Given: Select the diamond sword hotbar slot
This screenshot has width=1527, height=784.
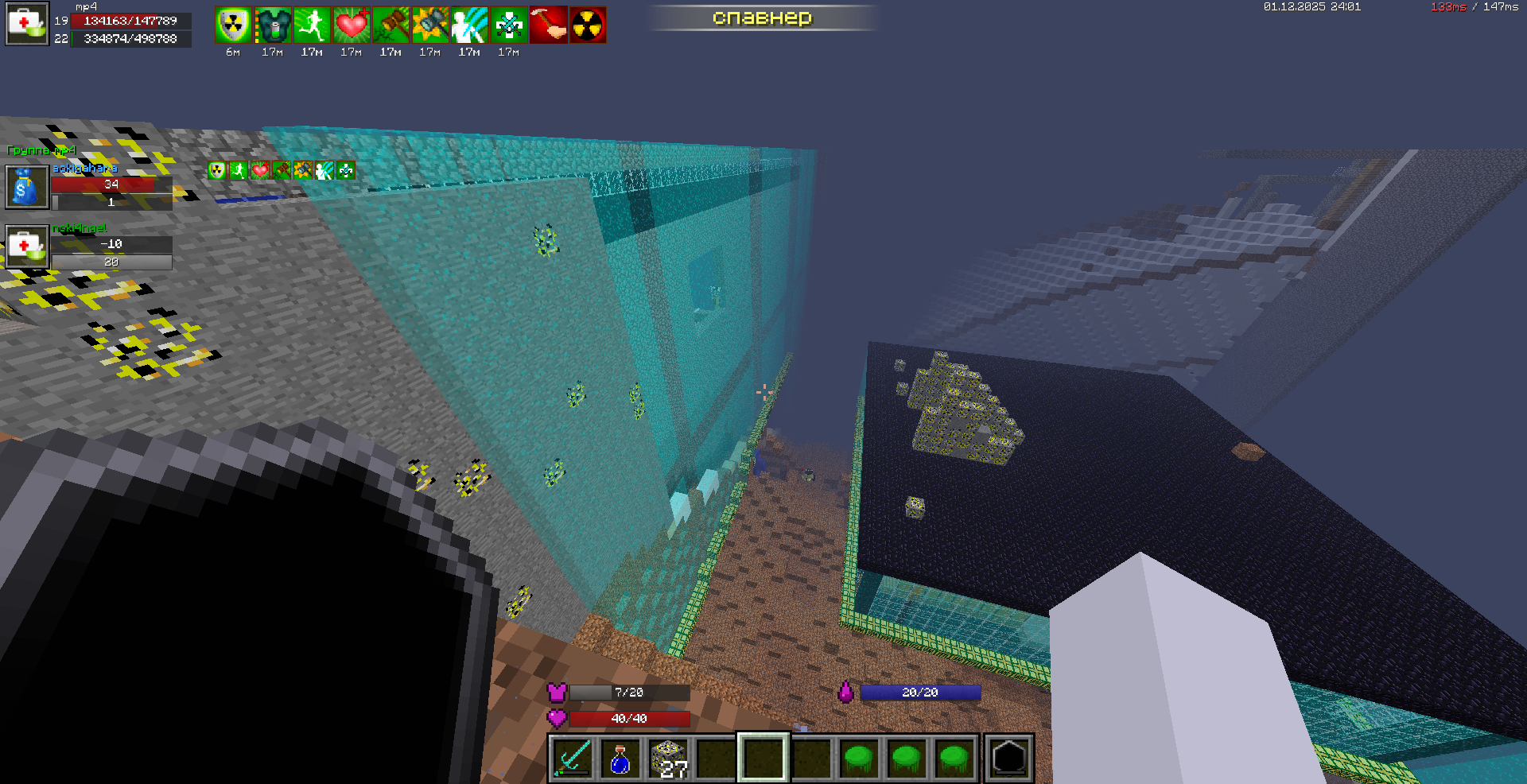Looking at the screenshot, I should point(573,758).
